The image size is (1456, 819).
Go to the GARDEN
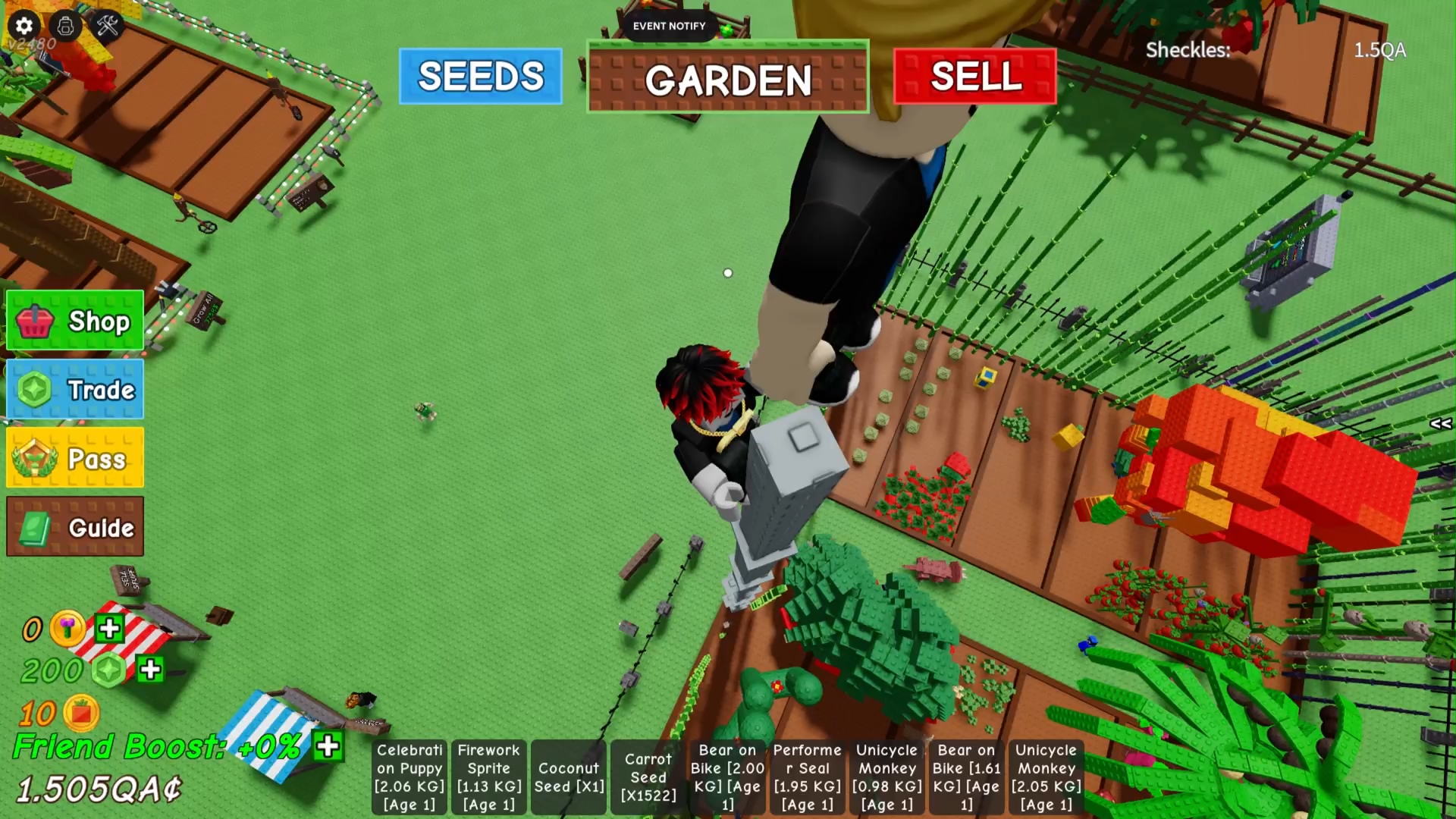click(727, 79)
